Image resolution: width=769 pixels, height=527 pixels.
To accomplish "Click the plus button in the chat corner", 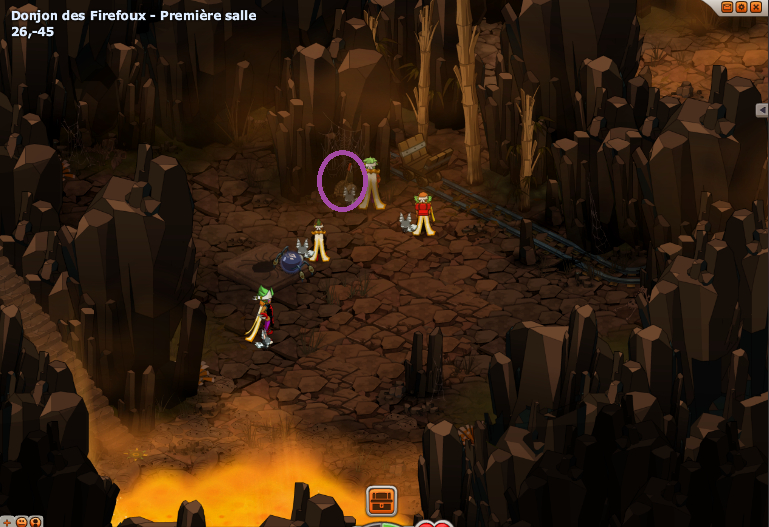I will 6,521.
